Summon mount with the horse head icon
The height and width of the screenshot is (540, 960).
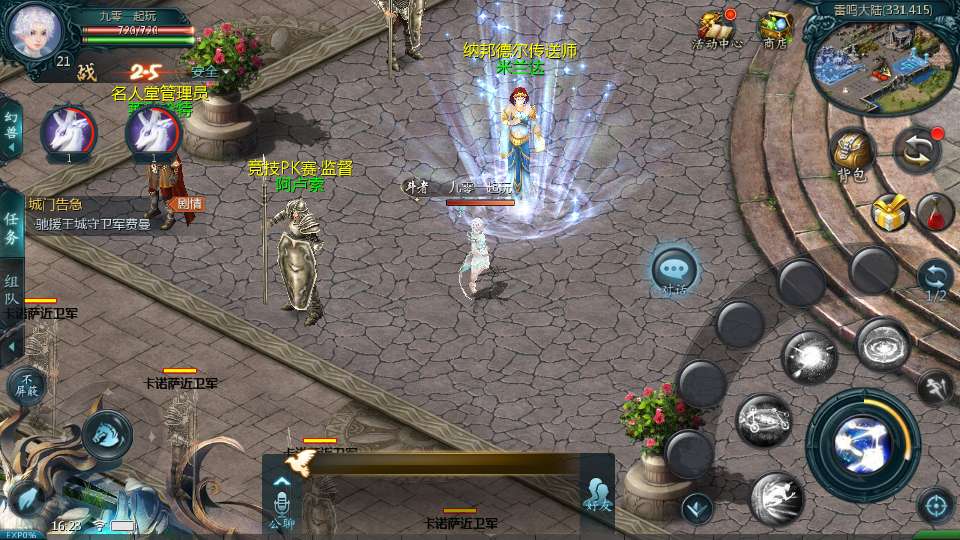tap(106, 433)
